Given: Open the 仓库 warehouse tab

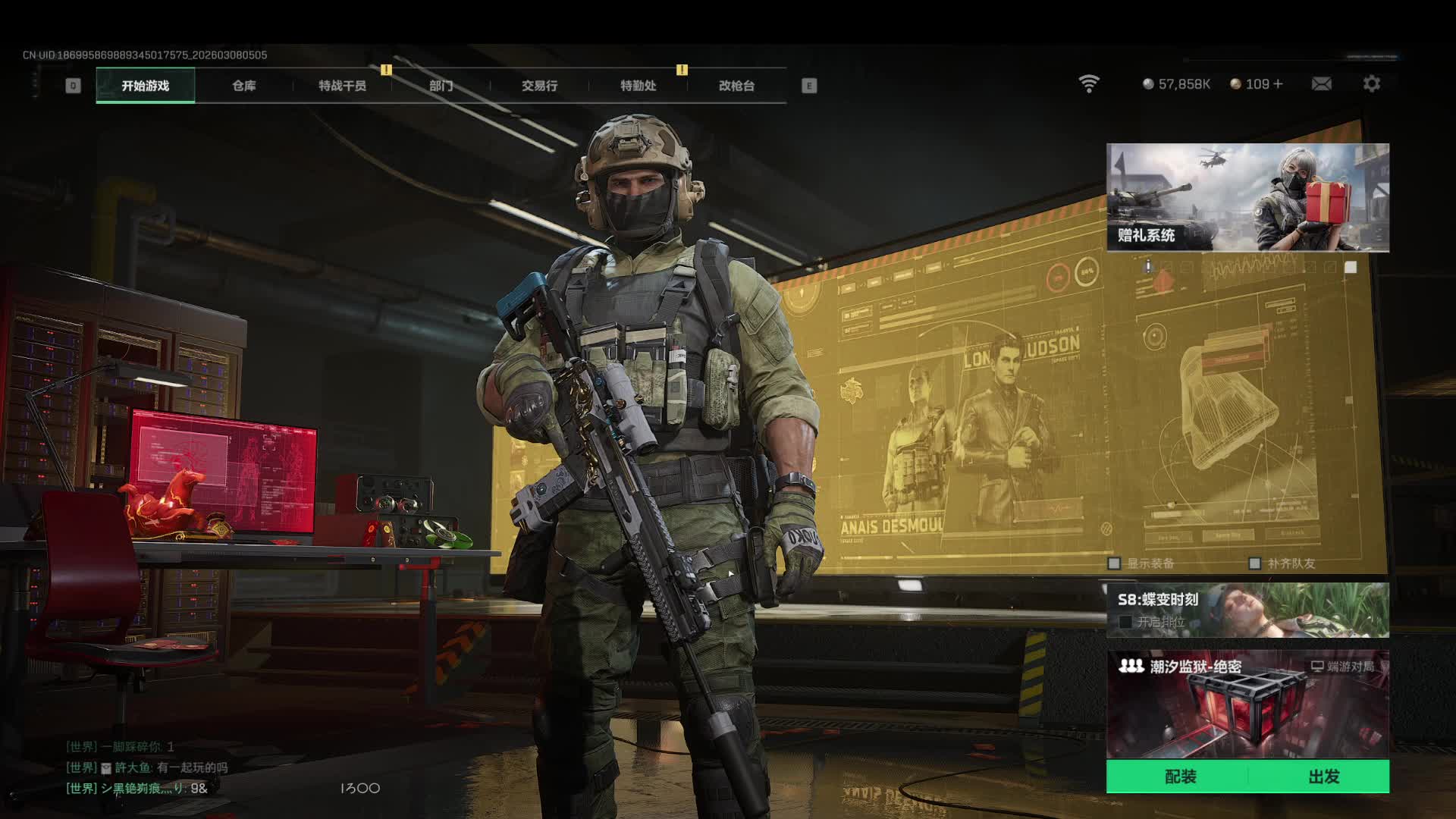Looking at the screenshot, I should pyautogui.click(x=243, y=86).
